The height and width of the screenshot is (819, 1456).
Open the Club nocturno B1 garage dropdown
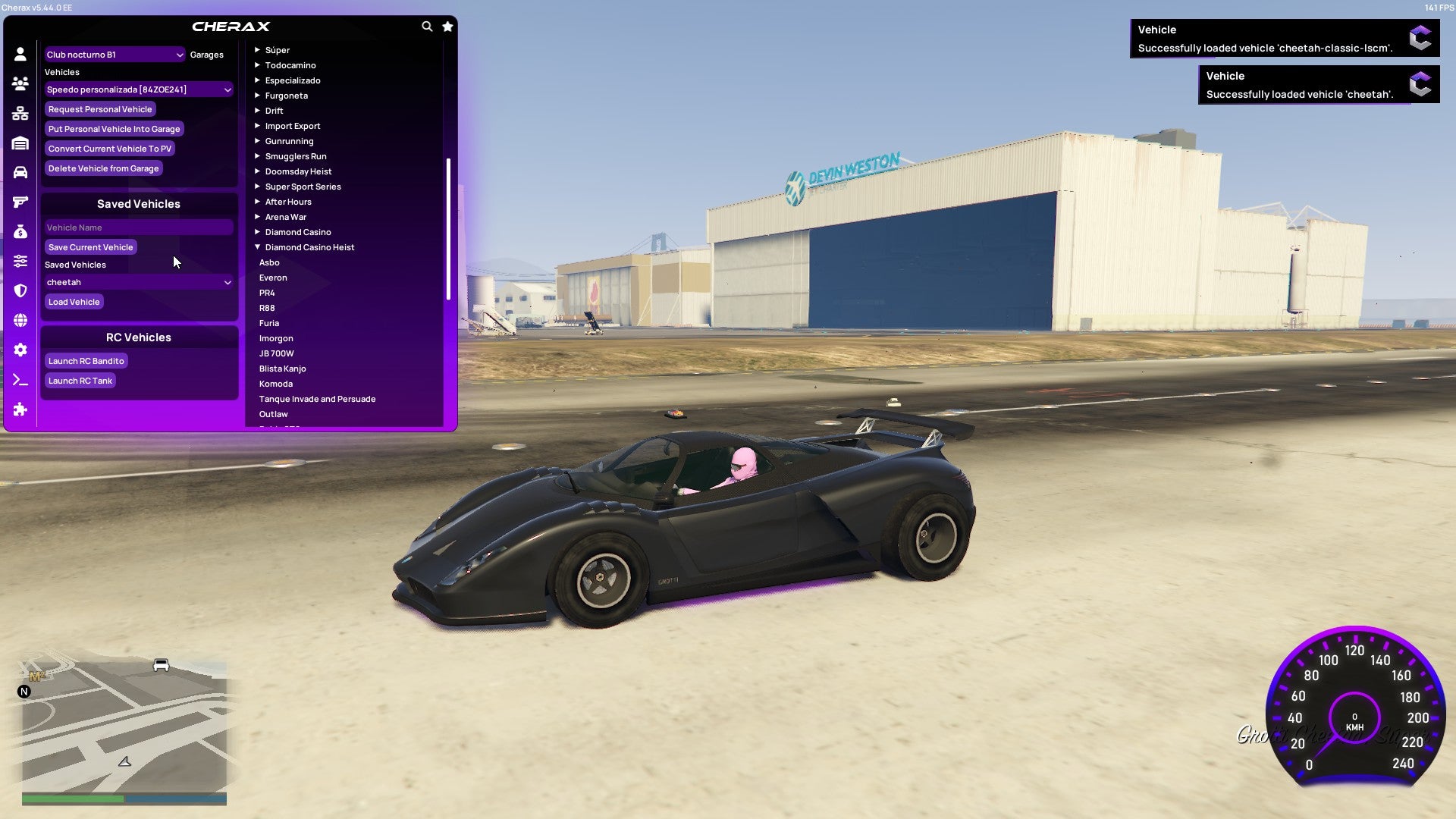pos(114,54)
